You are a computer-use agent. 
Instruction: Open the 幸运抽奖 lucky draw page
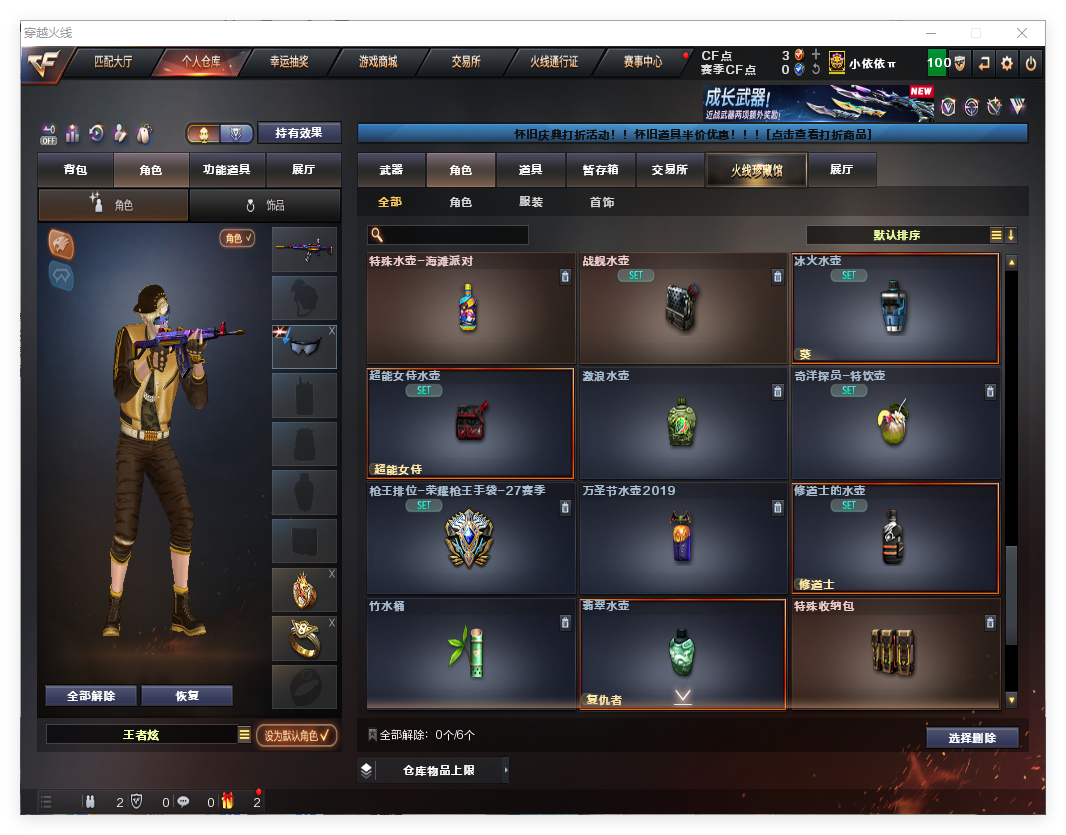tap(289, 62)
